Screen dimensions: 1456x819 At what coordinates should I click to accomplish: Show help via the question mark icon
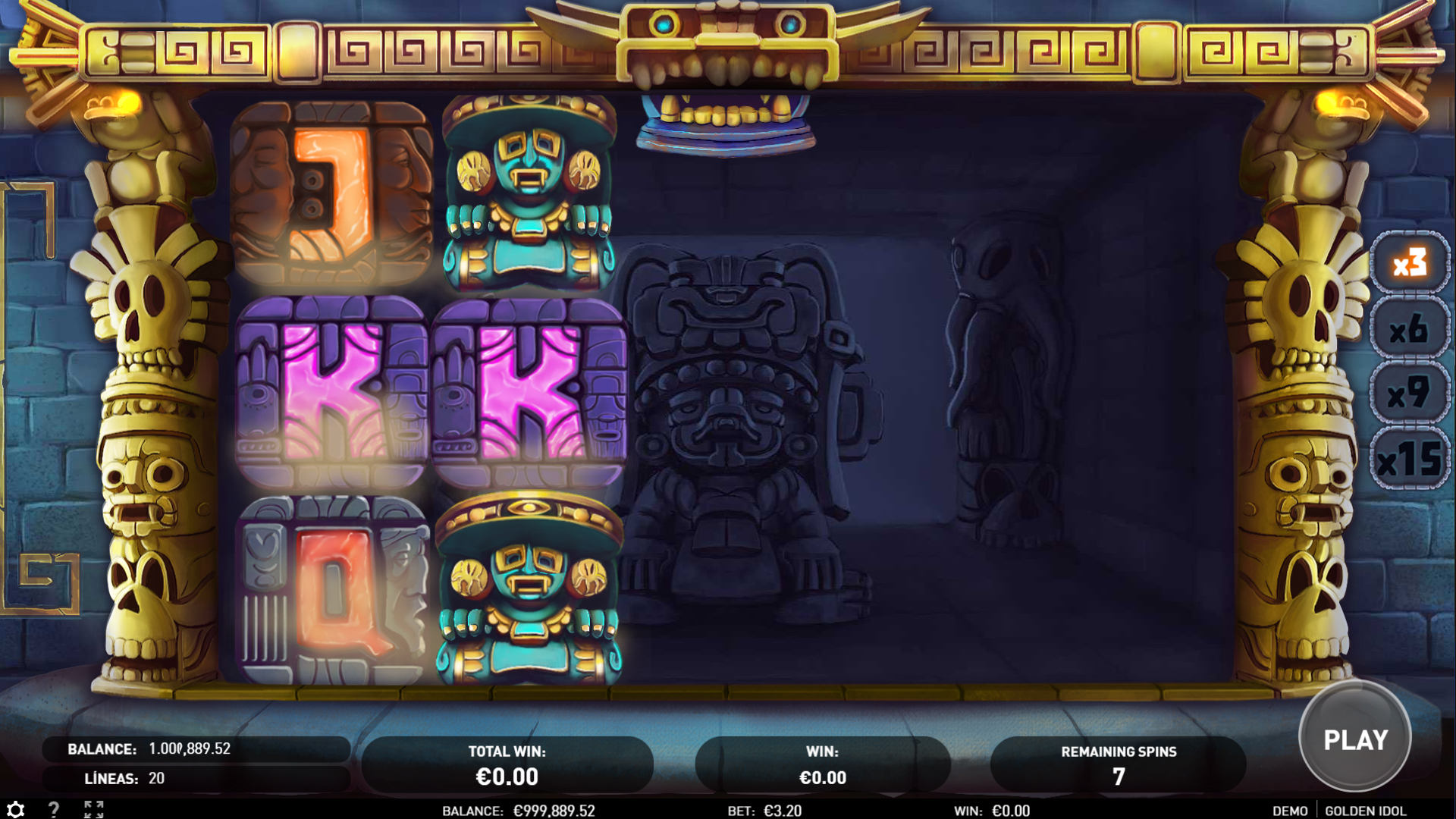(54, 809)
